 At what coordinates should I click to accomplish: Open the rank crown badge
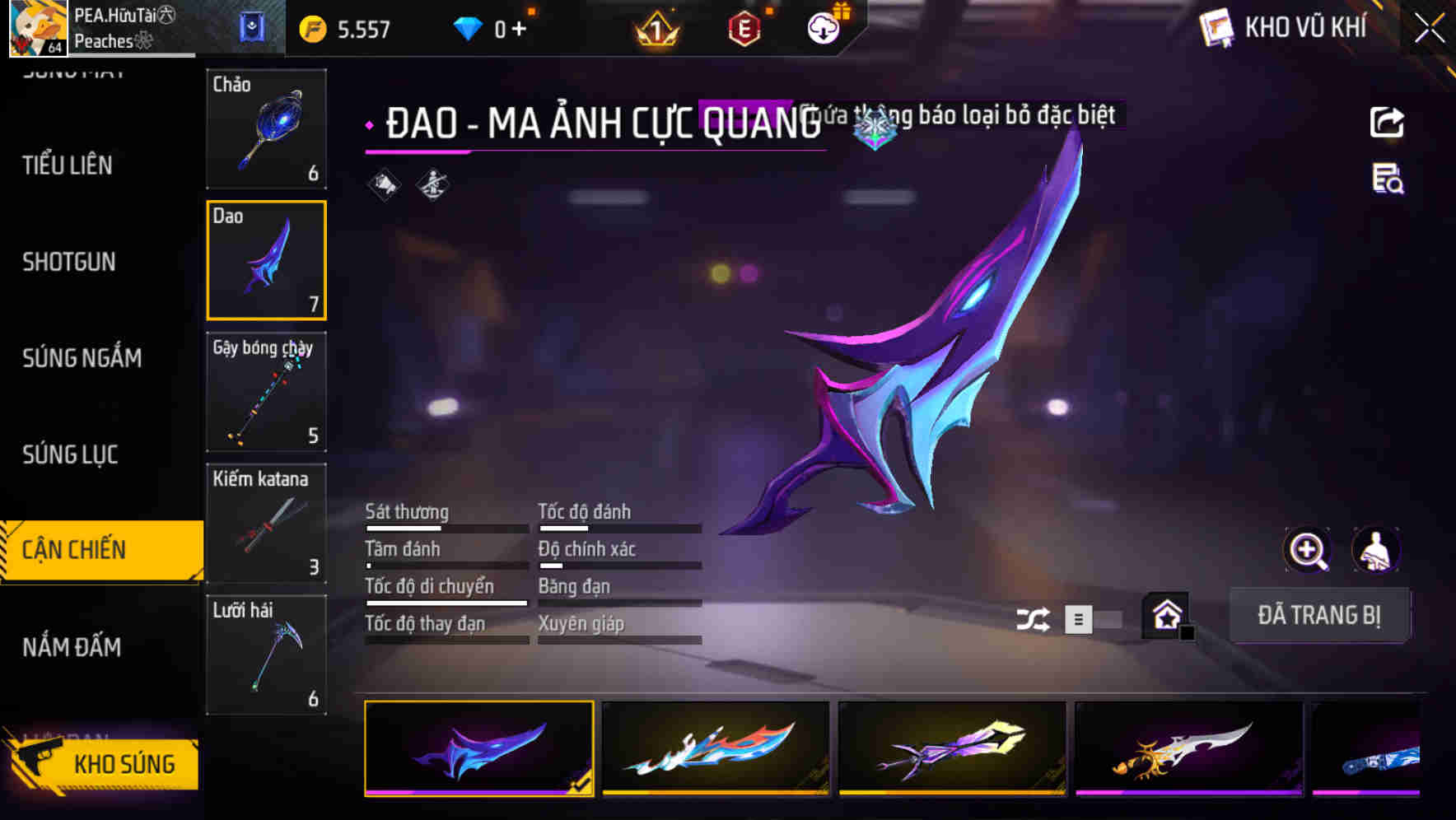[x=653, y=29]
